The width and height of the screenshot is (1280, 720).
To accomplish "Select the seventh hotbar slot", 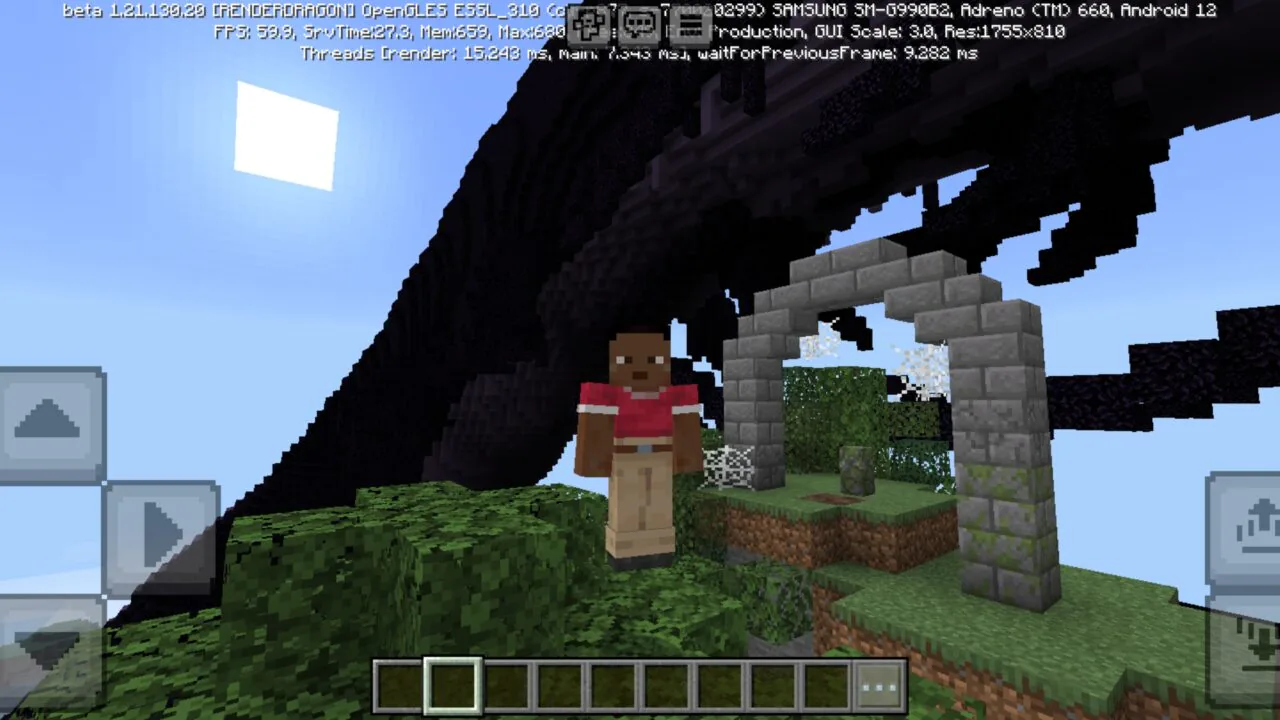I will [x=718, y=686].
